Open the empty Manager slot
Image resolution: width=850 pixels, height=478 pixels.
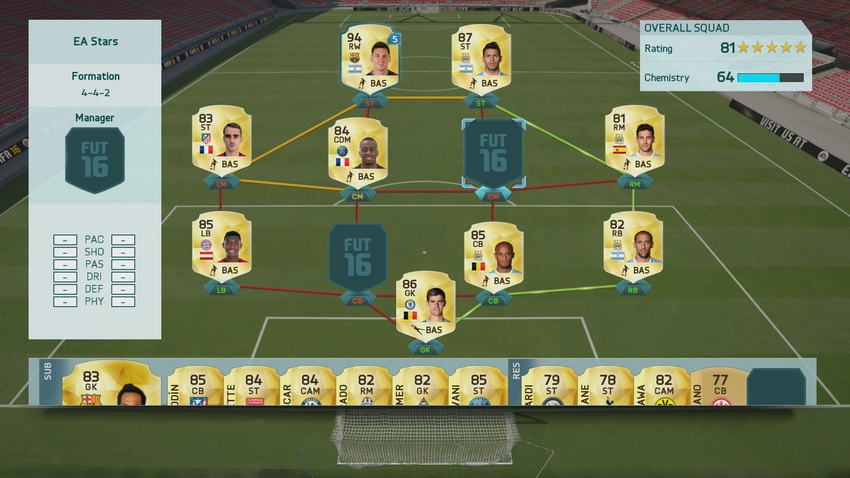click(94, 160)
